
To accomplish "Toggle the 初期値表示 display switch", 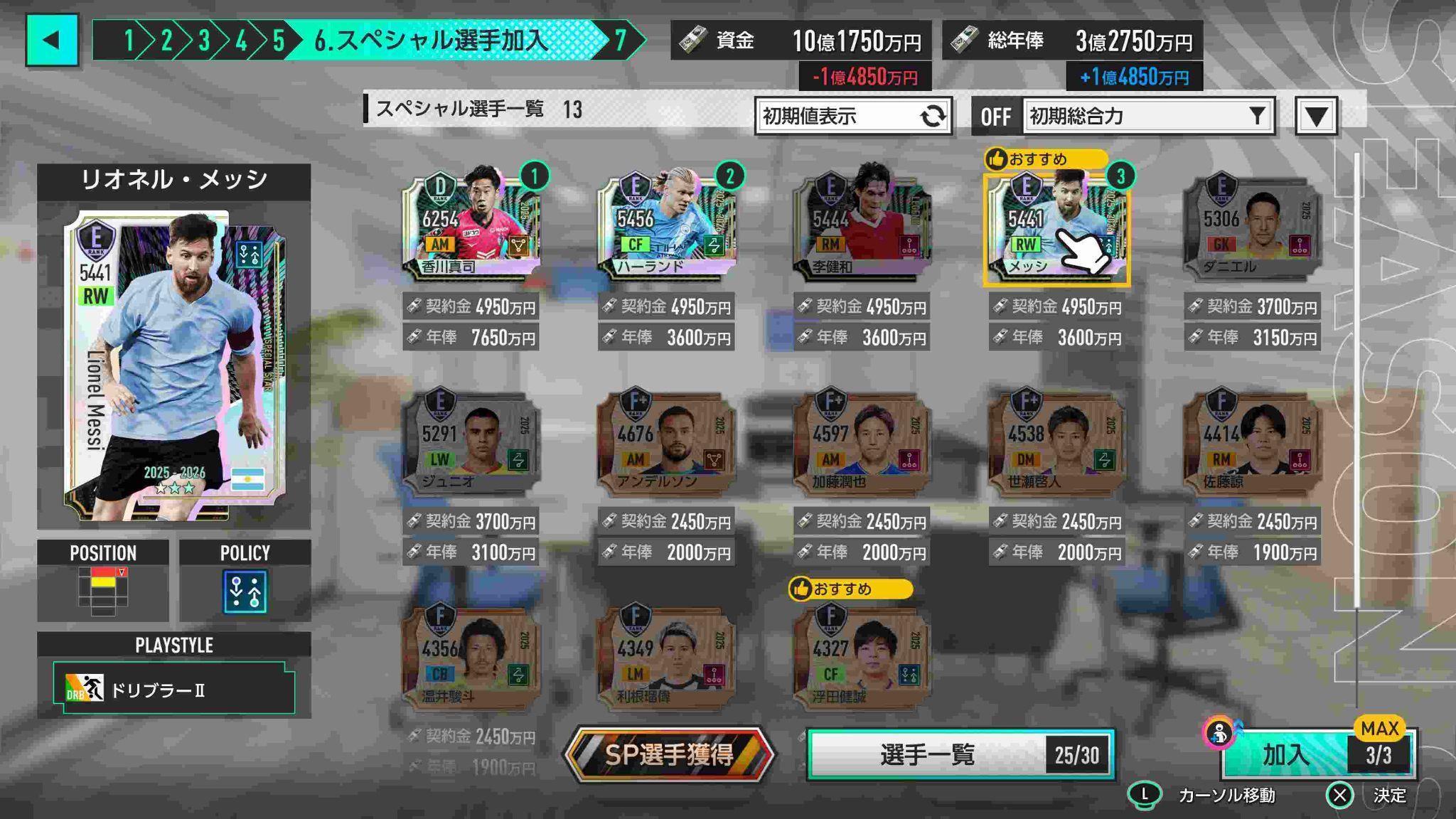I will [x=853, y=116].
